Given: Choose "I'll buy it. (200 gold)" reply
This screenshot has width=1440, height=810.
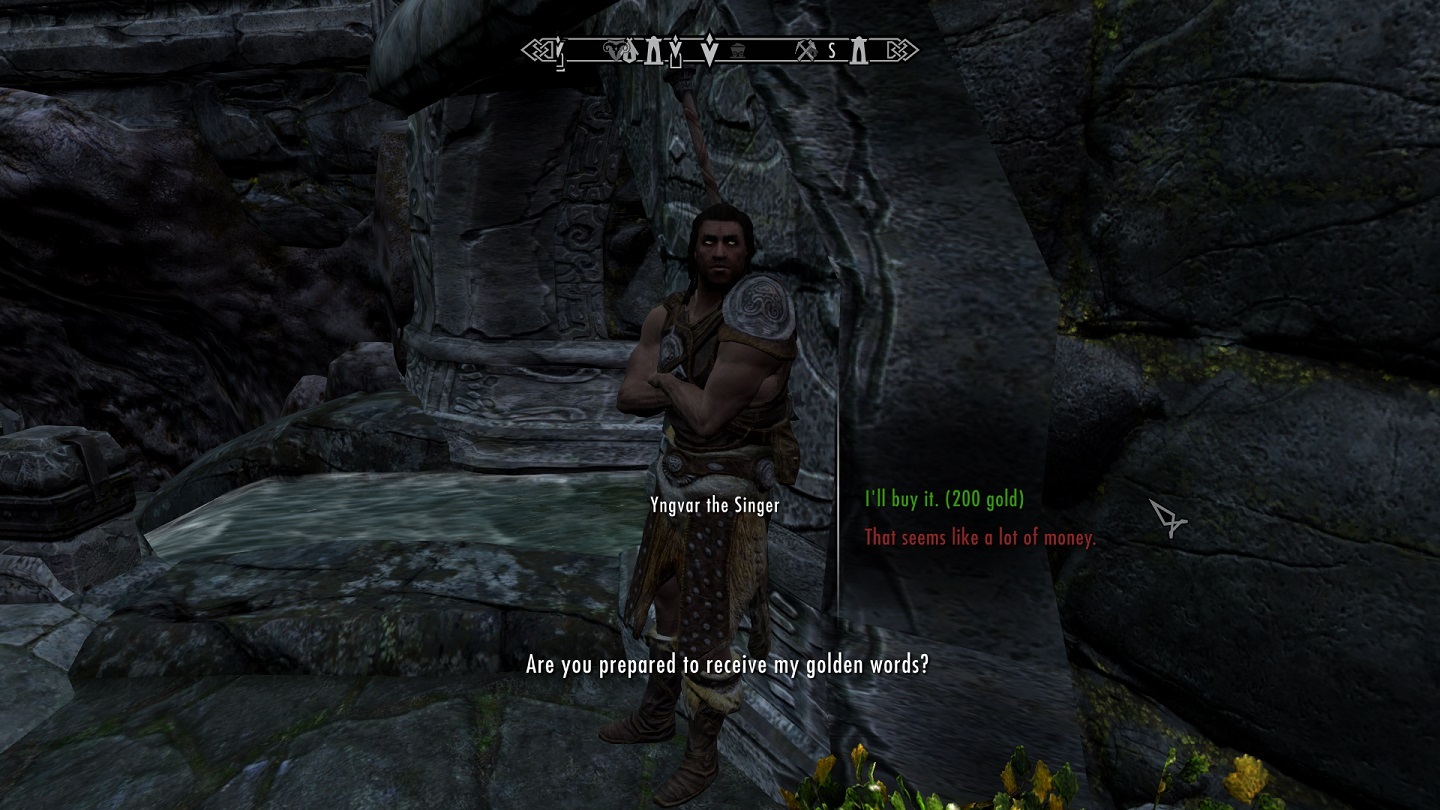Looking at the screenshot, I should [x=944, y=499].
